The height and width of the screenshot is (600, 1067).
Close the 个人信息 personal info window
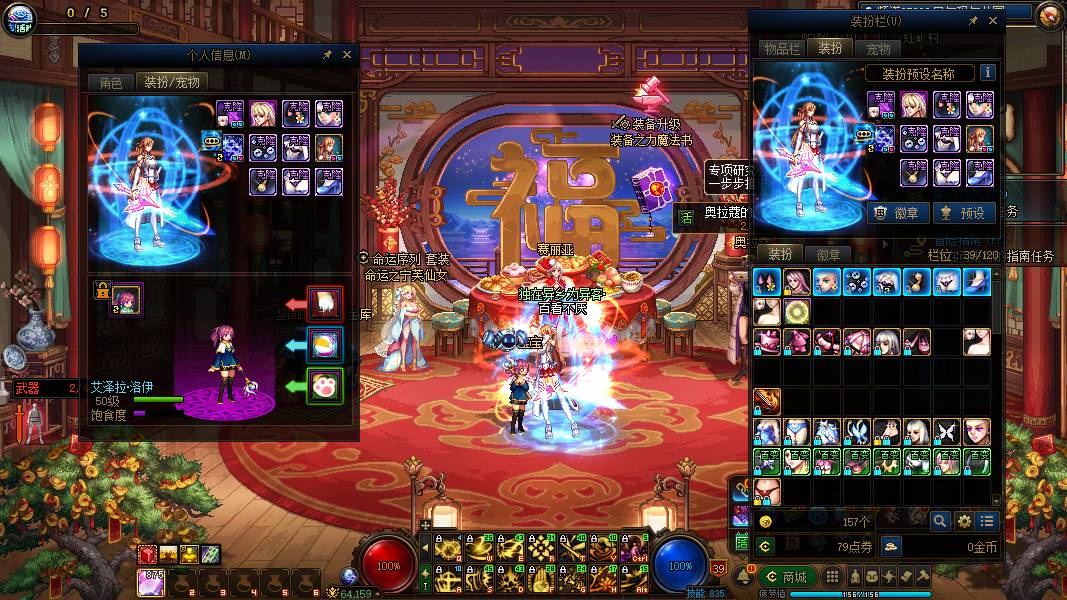(346, 55)
